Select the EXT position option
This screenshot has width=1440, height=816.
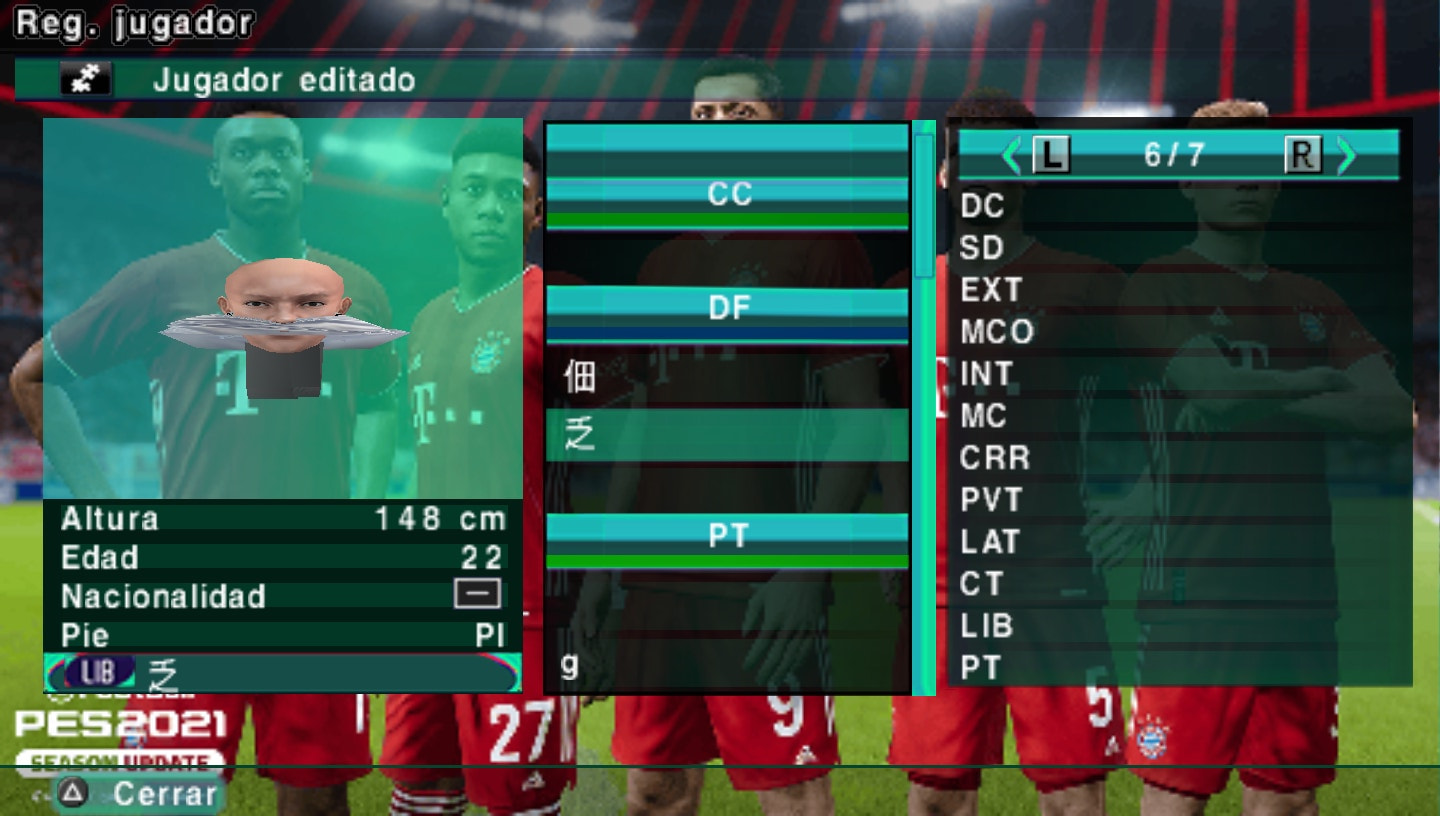pyautogui.click(x=991, y=290)
